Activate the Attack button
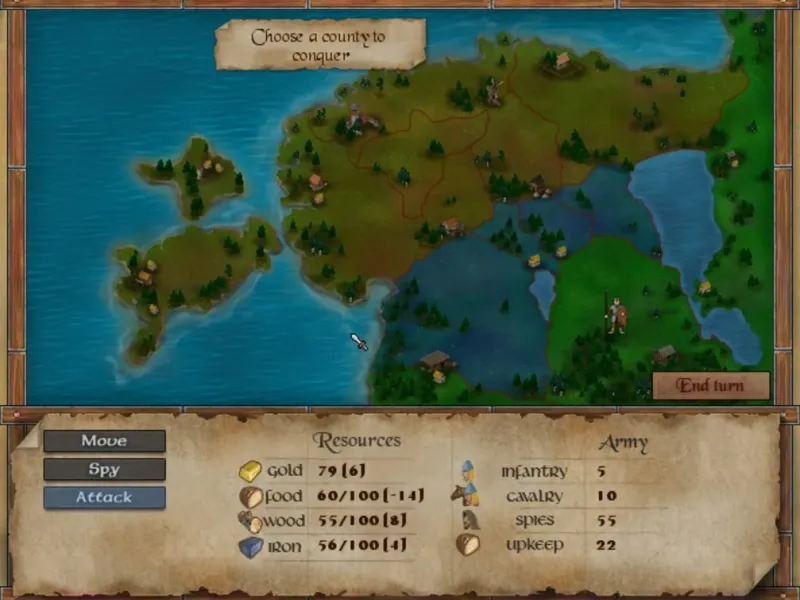Image resolution: width=800 pixels, height=600 pixels. (x=104, y=497)
